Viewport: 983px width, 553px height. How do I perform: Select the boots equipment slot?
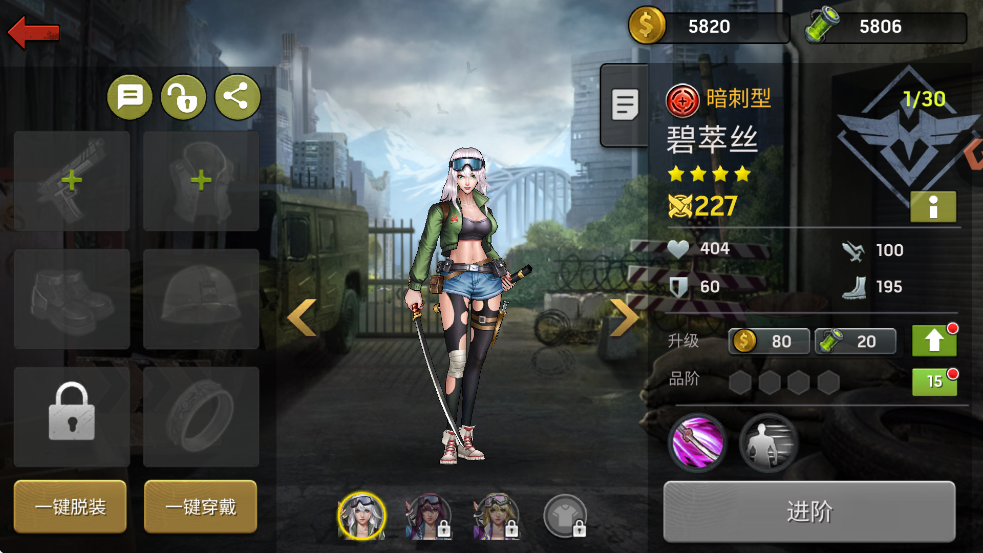coord(72,299)
